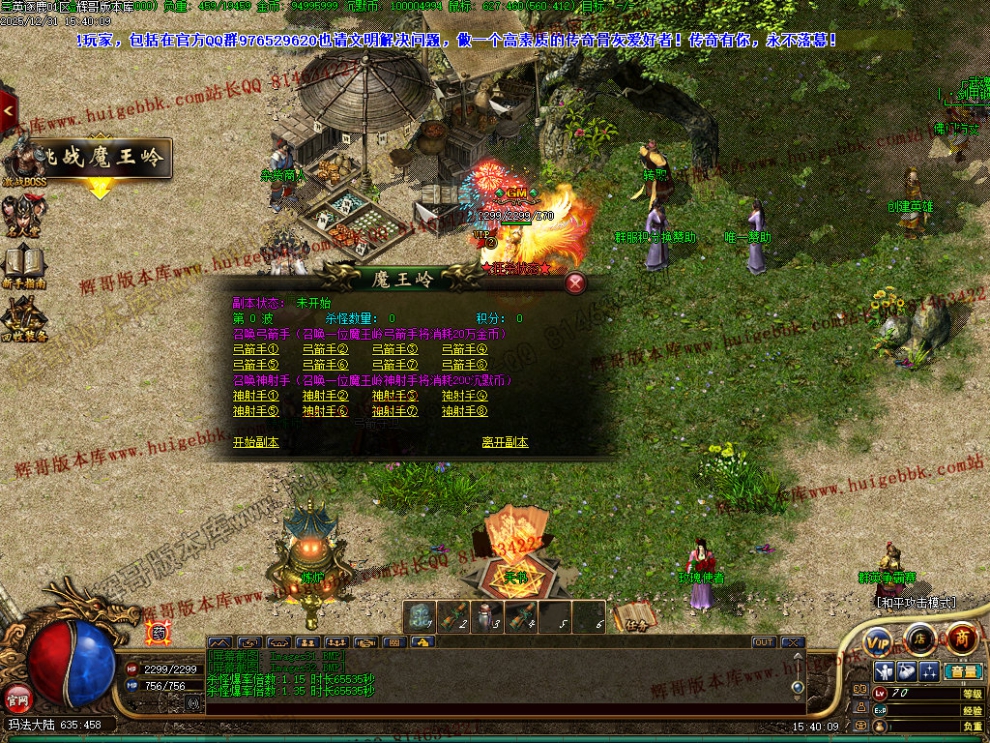Summon marksman 神射手① in the dialog
Viewport: 990px width, 743px height.
coord(256,396)
